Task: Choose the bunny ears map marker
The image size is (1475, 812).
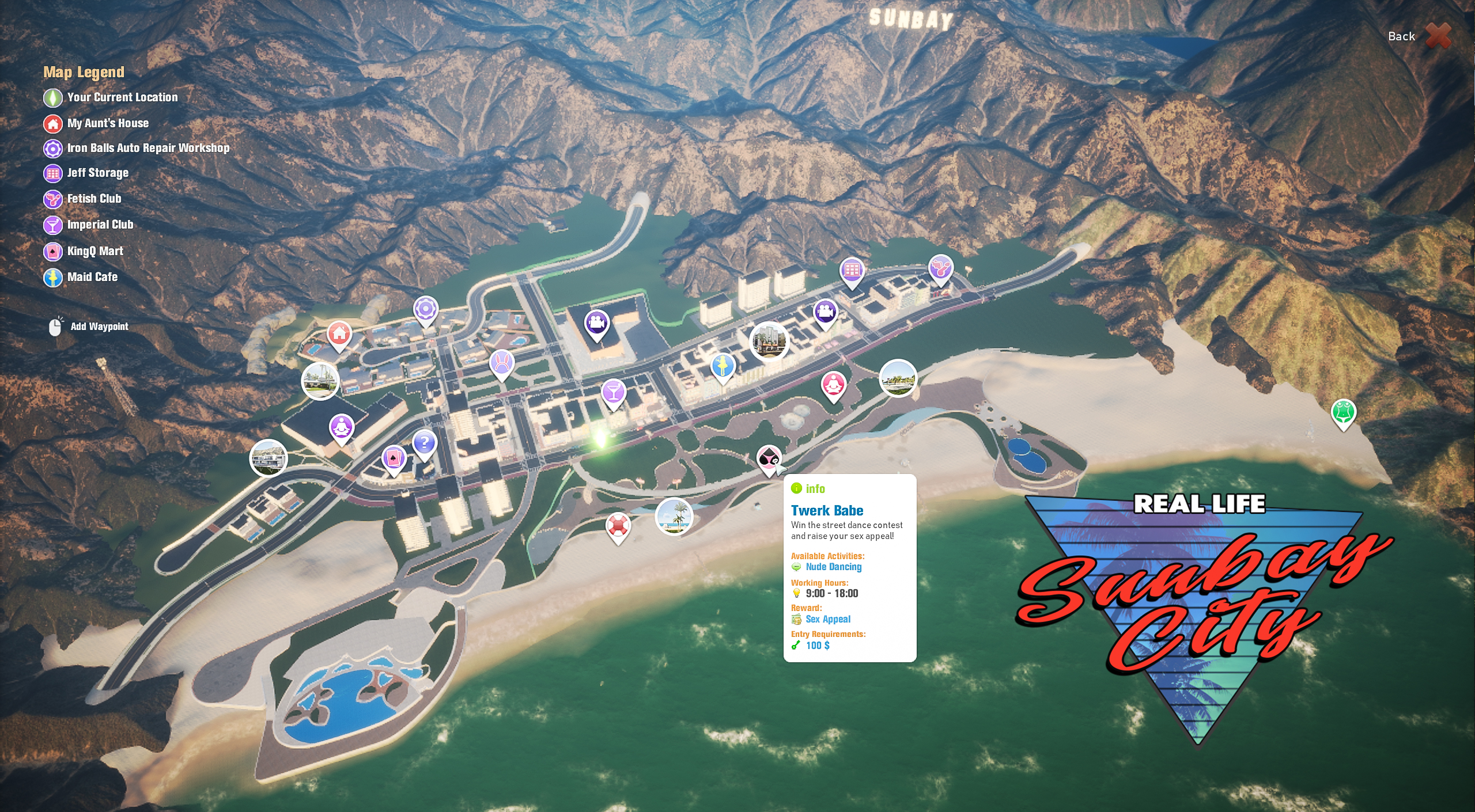Action: (x=502, y=363)
